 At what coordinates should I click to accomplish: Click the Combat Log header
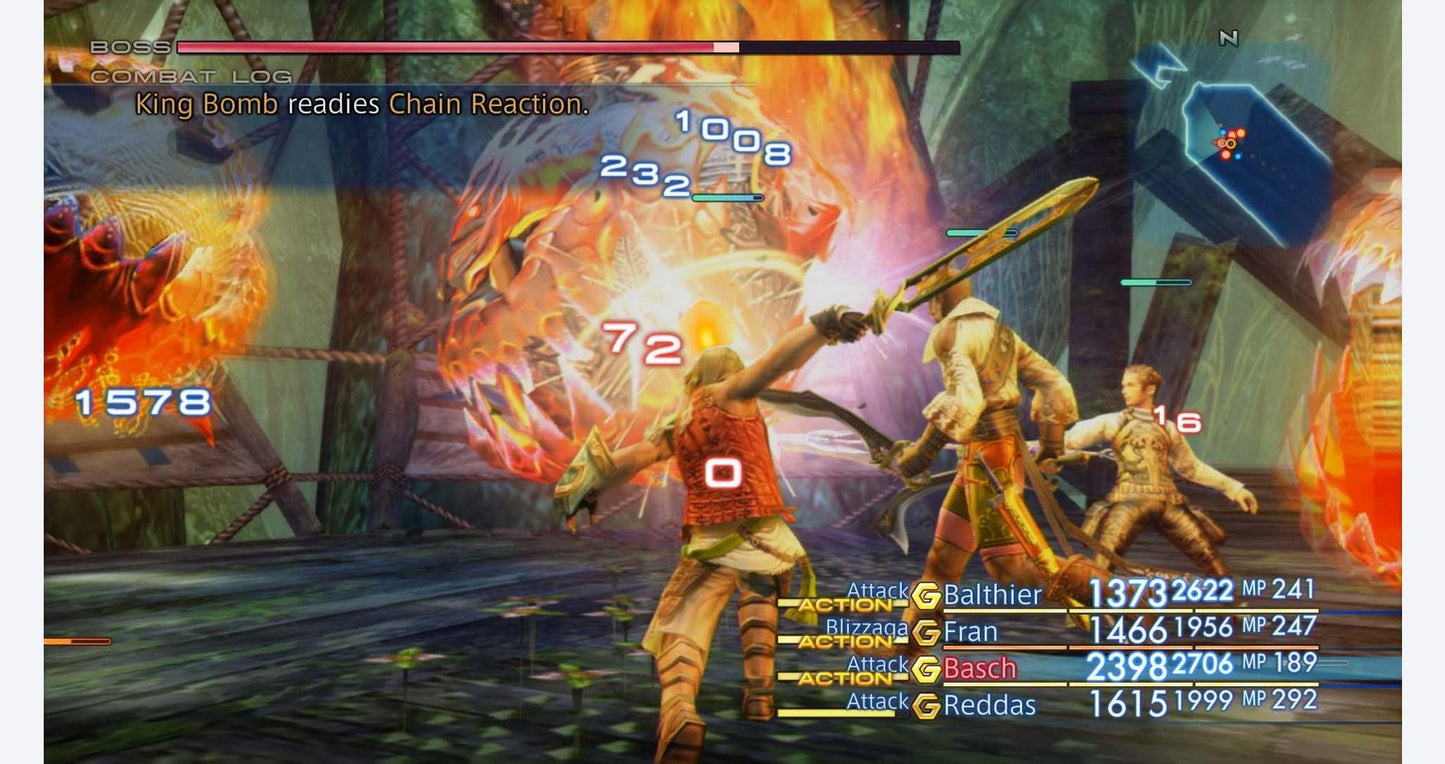pyautogui.click(x=191, y=76)
